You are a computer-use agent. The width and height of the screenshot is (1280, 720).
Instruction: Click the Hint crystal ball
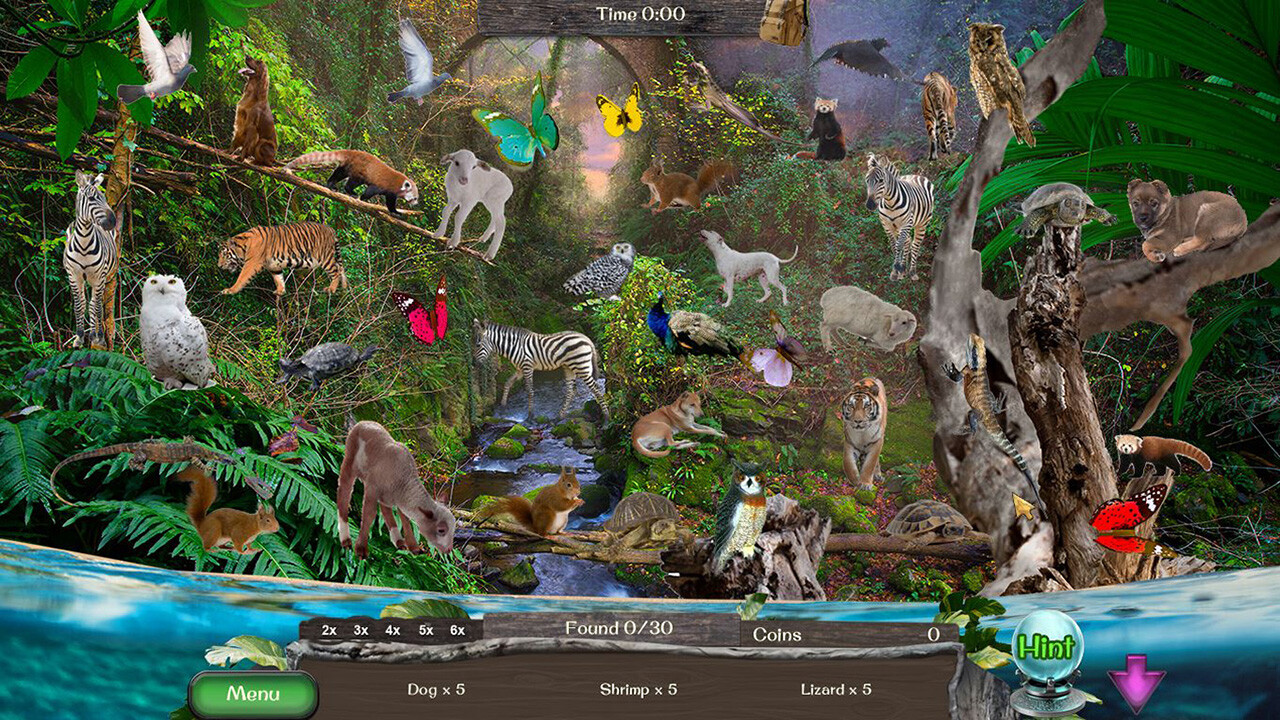point(1050,647)
